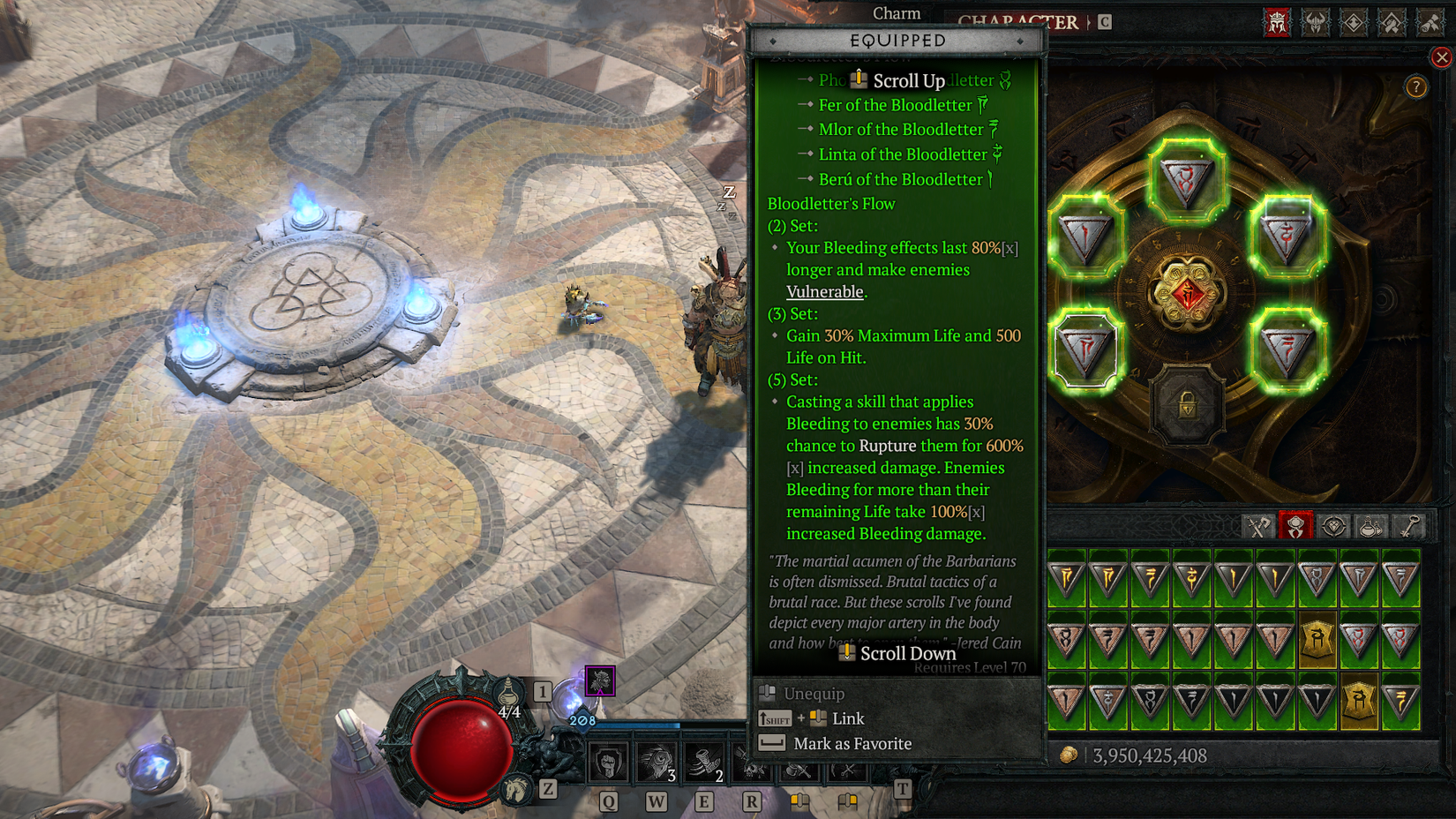Open the weapons filter with crossed-blades icon
This screenshot has width=1456, height=819.
[x=1259, y=526]
